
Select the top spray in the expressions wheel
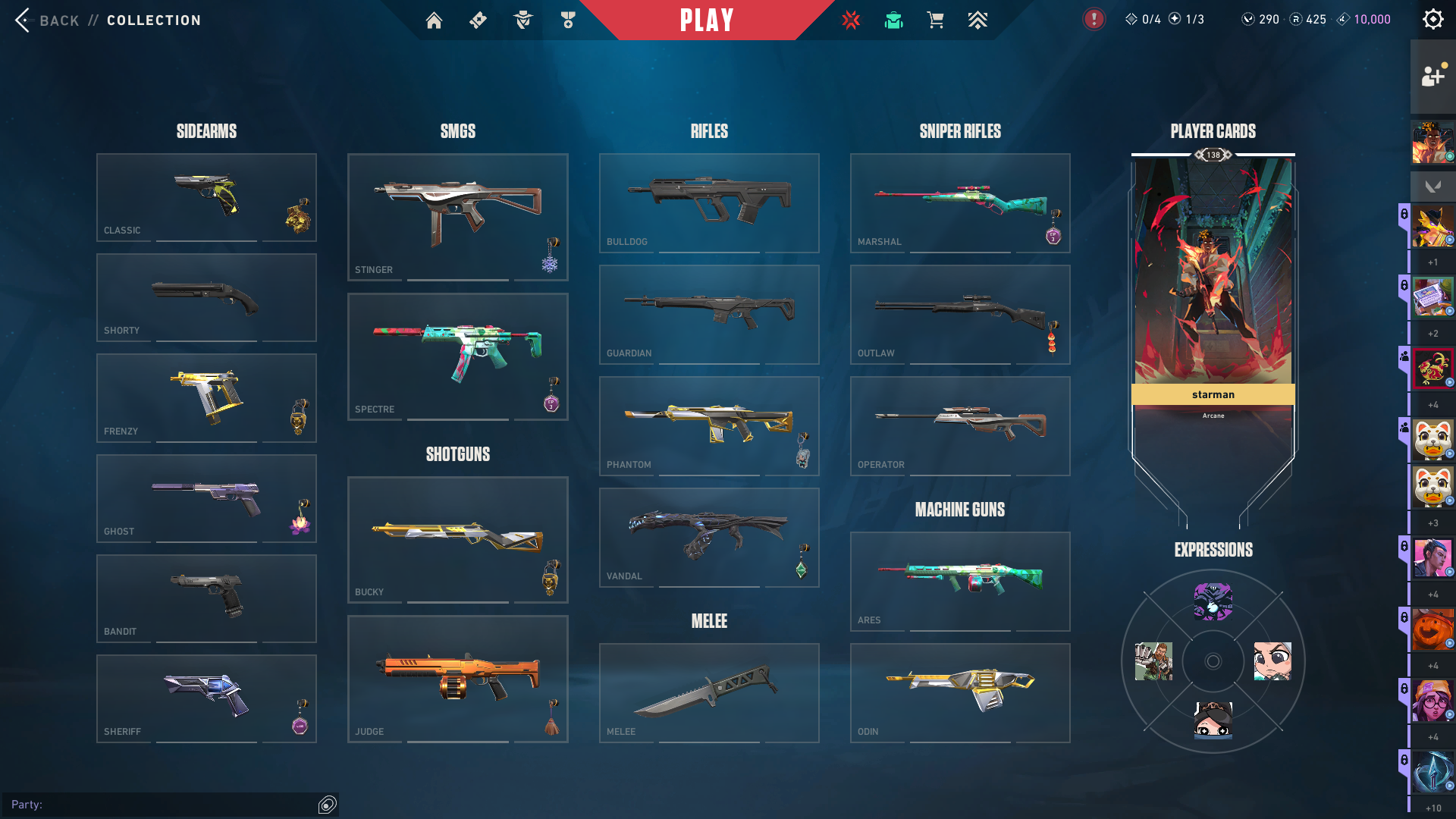[1213, 602]
